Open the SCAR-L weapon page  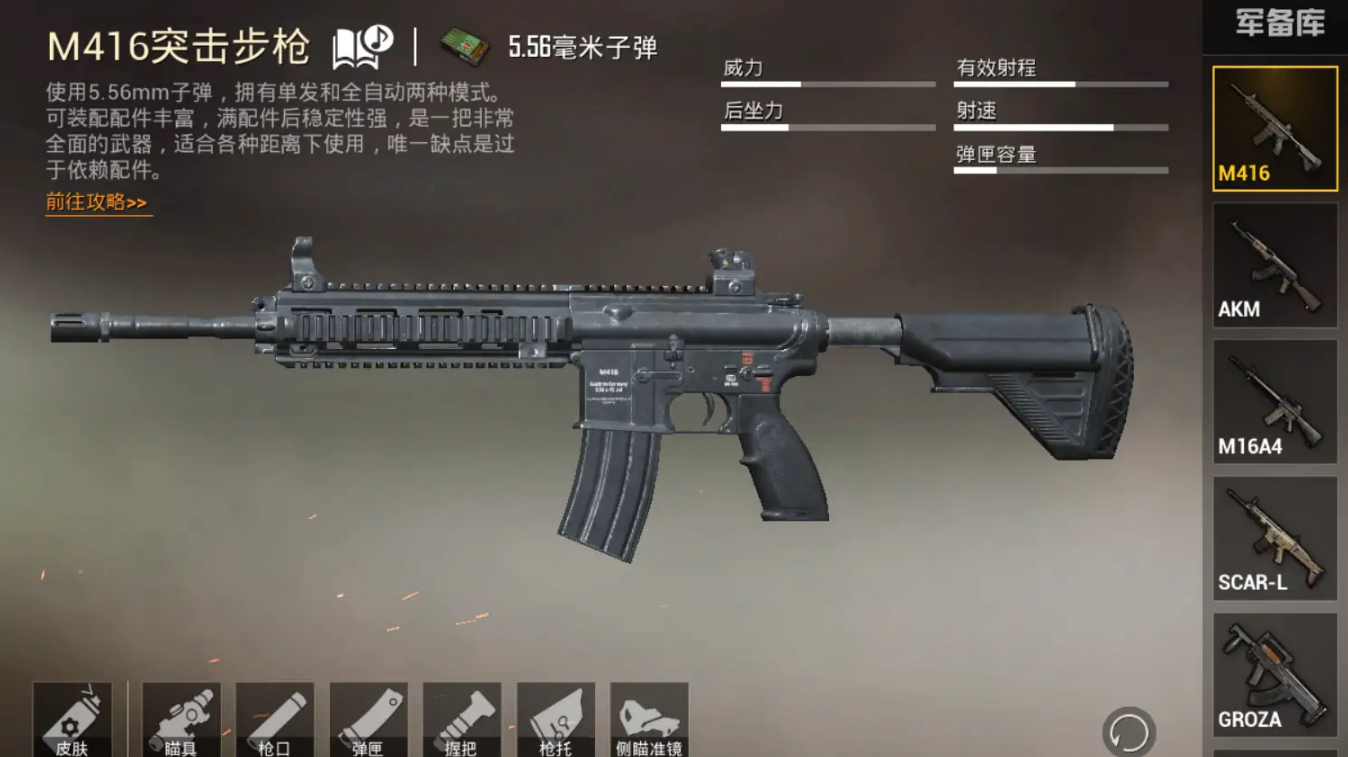coord(1273,539)
